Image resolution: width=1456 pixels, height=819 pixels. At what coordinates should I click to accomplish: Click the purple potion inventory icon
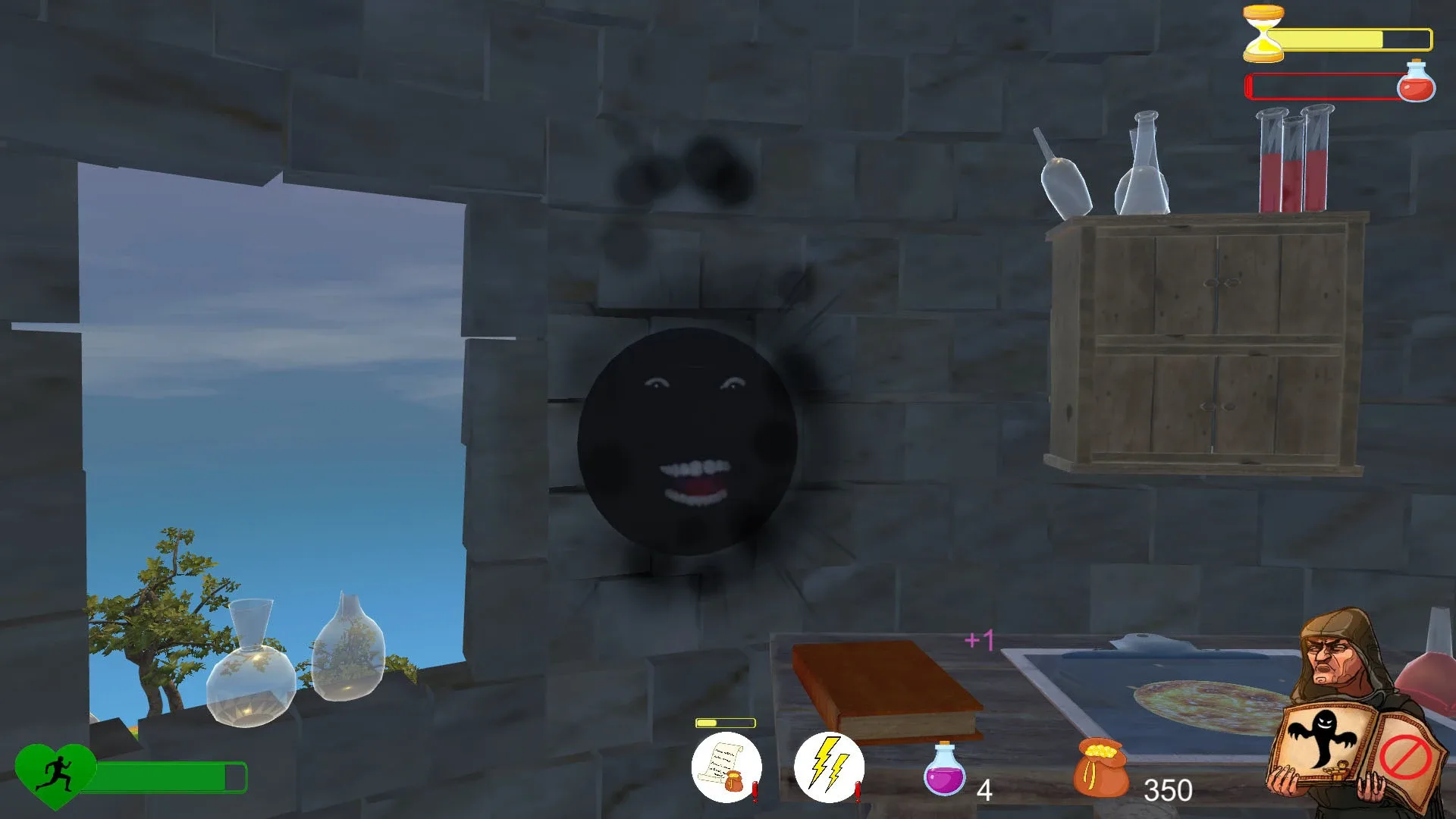[x=943, y=772]
